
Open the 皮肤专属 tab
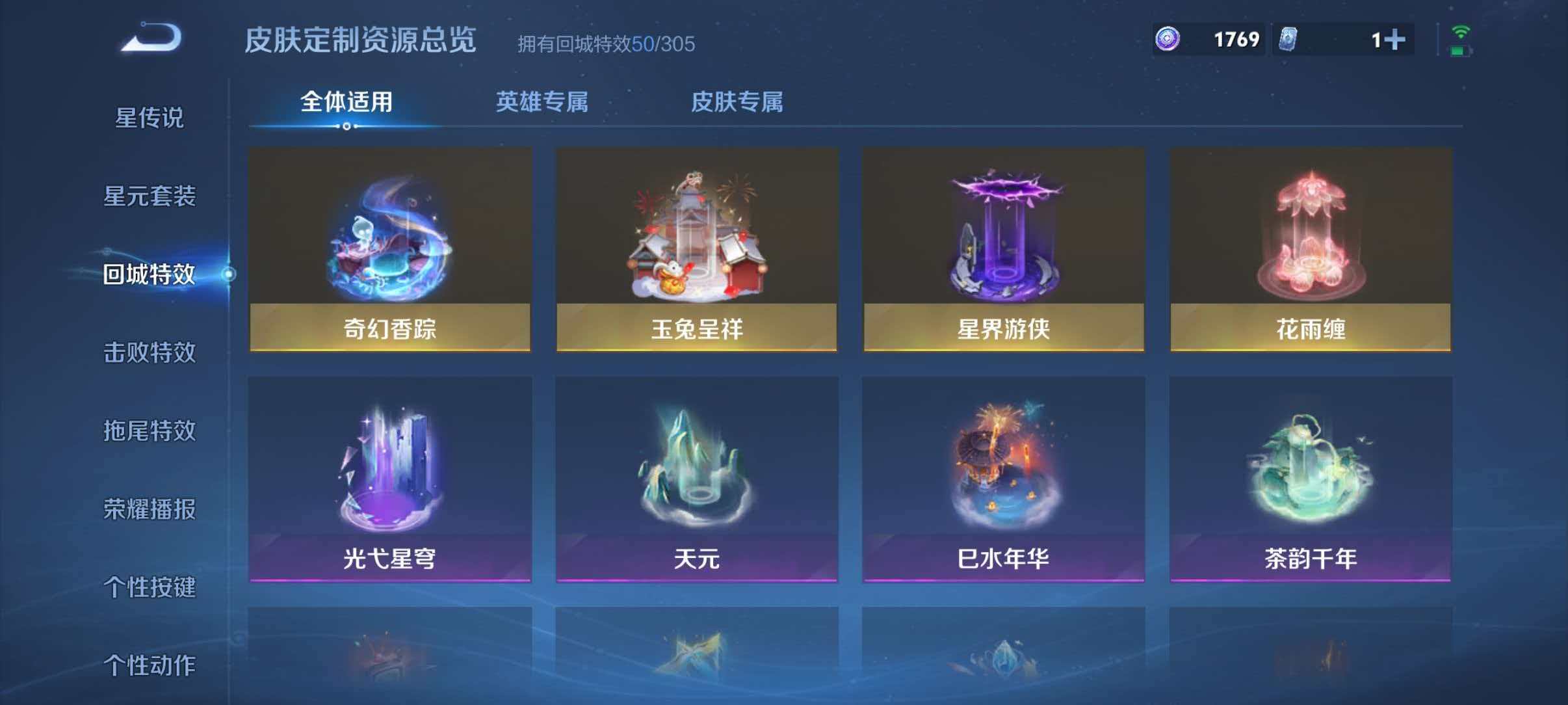738,102
